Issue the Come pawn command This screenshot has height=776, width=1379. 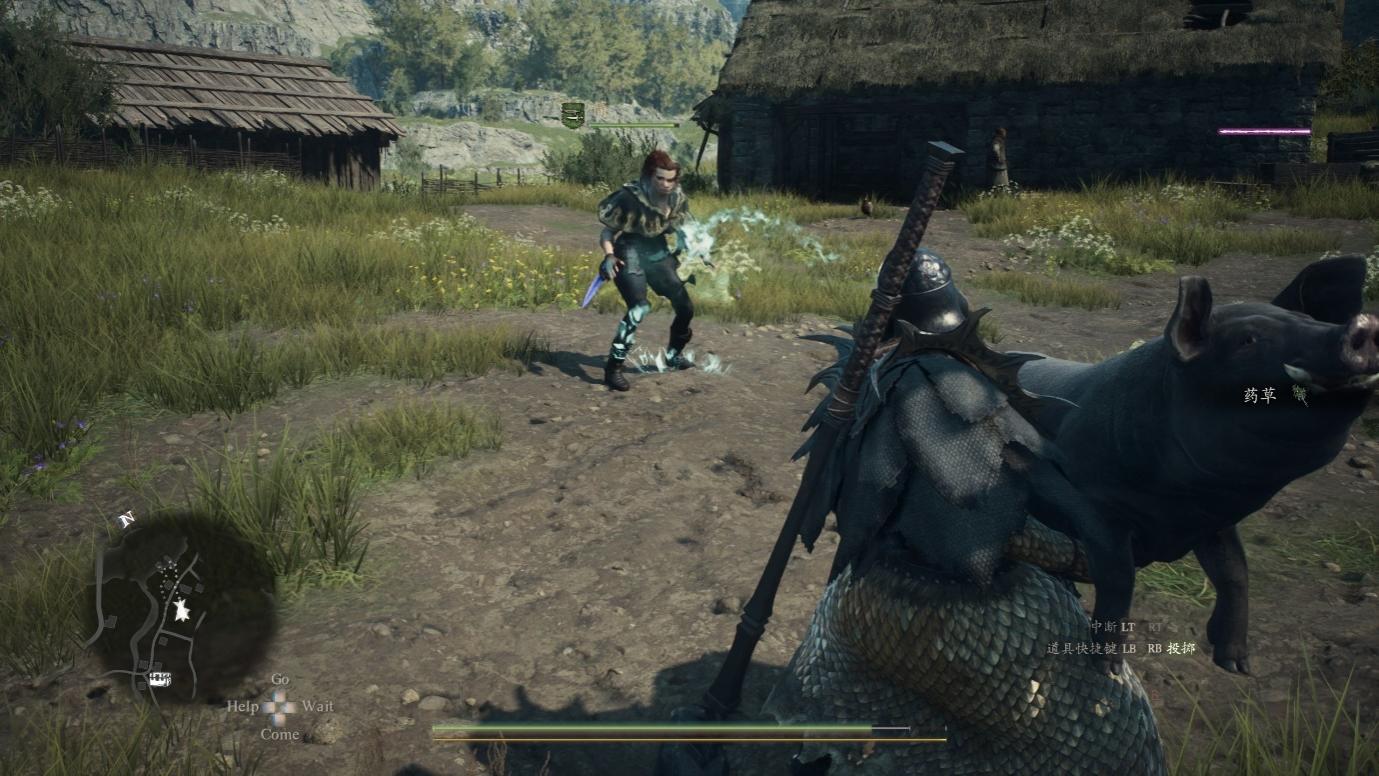[x=280, y=734]
